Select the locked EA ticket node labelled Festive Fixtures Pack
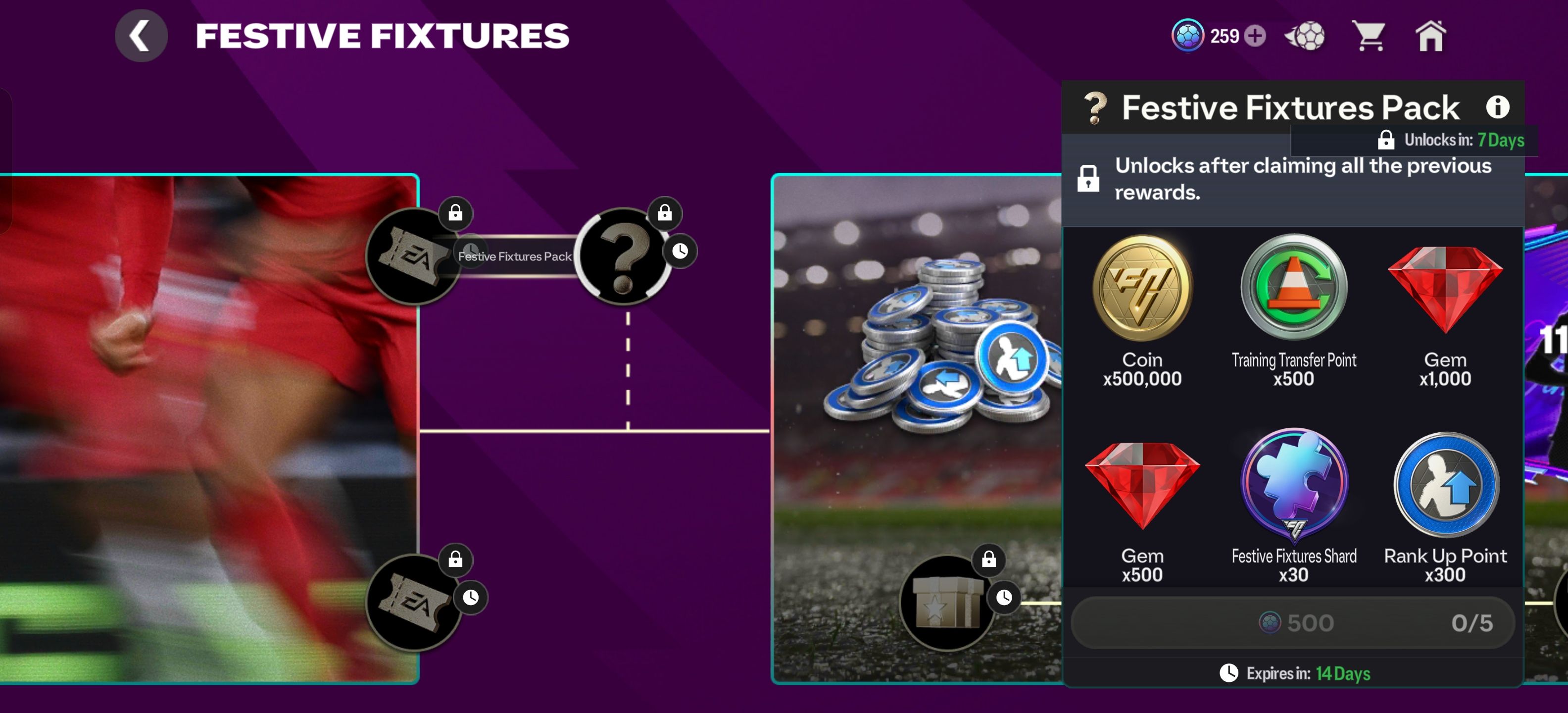The width and height of the screenshot is (1568, 713). point(413,256)
